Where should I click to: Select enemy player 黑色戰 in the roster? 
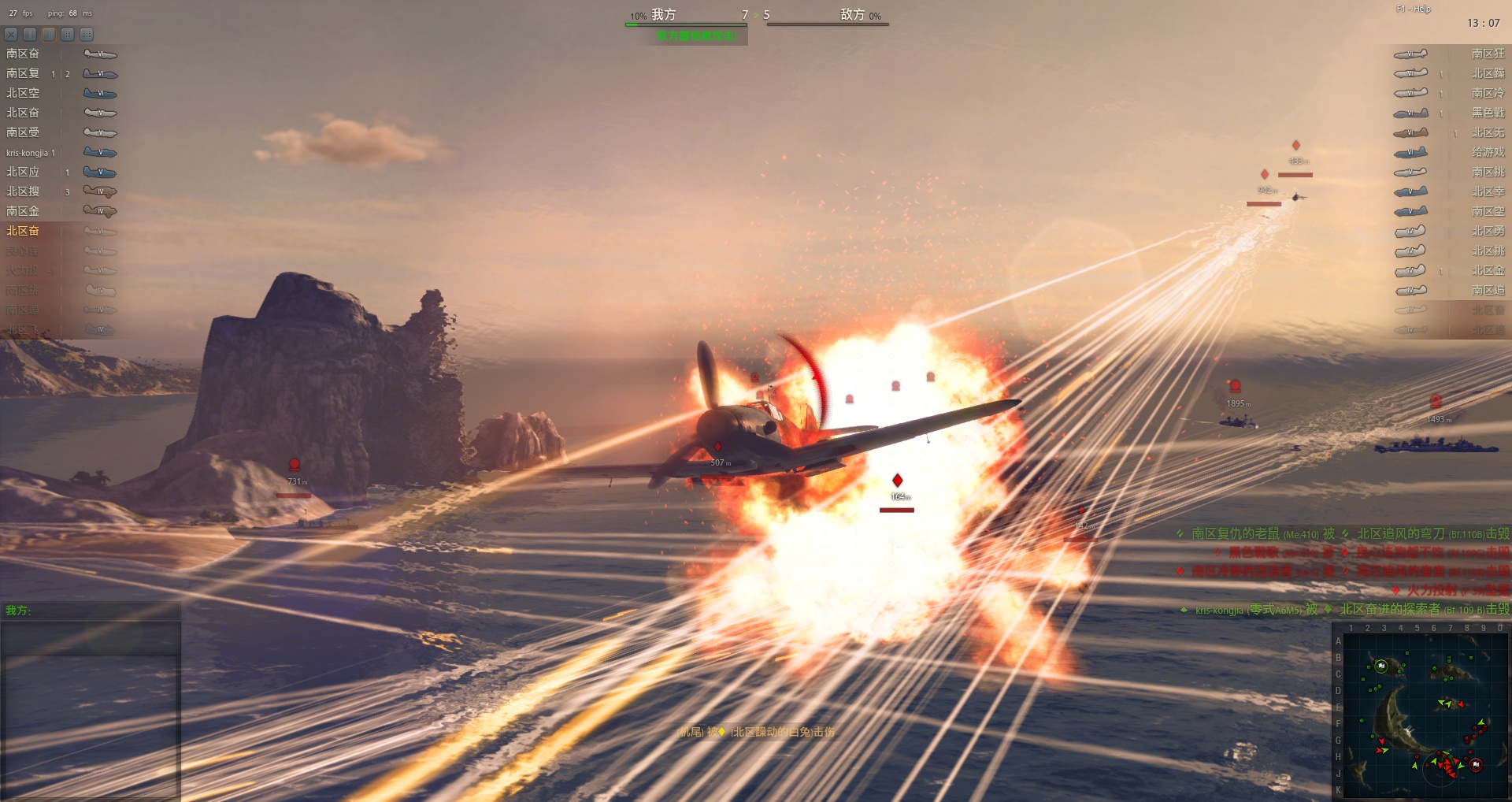point(1487,113)
